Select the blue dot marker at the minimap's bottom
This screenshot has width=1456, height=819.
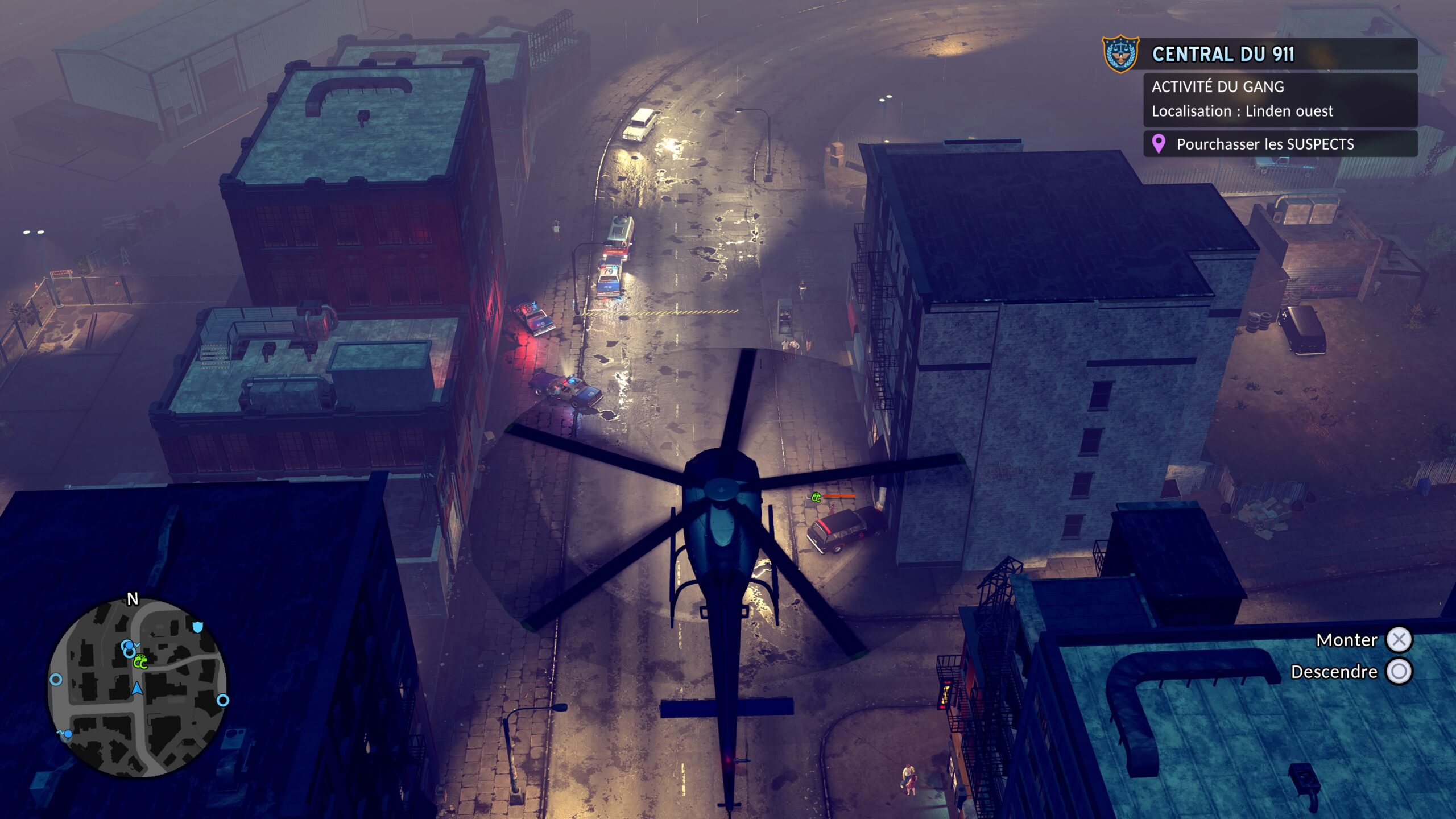point(67,734)
